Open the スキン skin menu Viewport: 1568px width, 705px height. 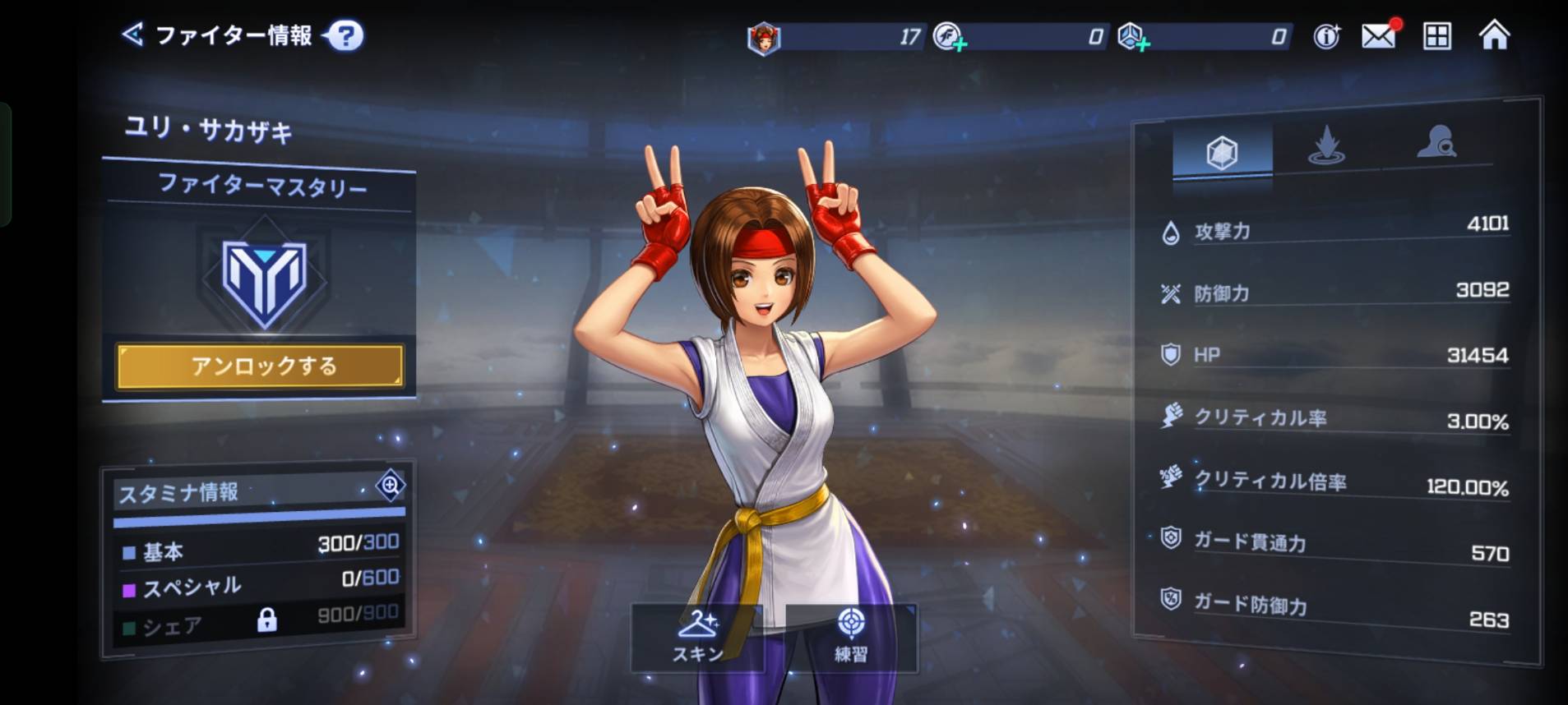(696, 637)
